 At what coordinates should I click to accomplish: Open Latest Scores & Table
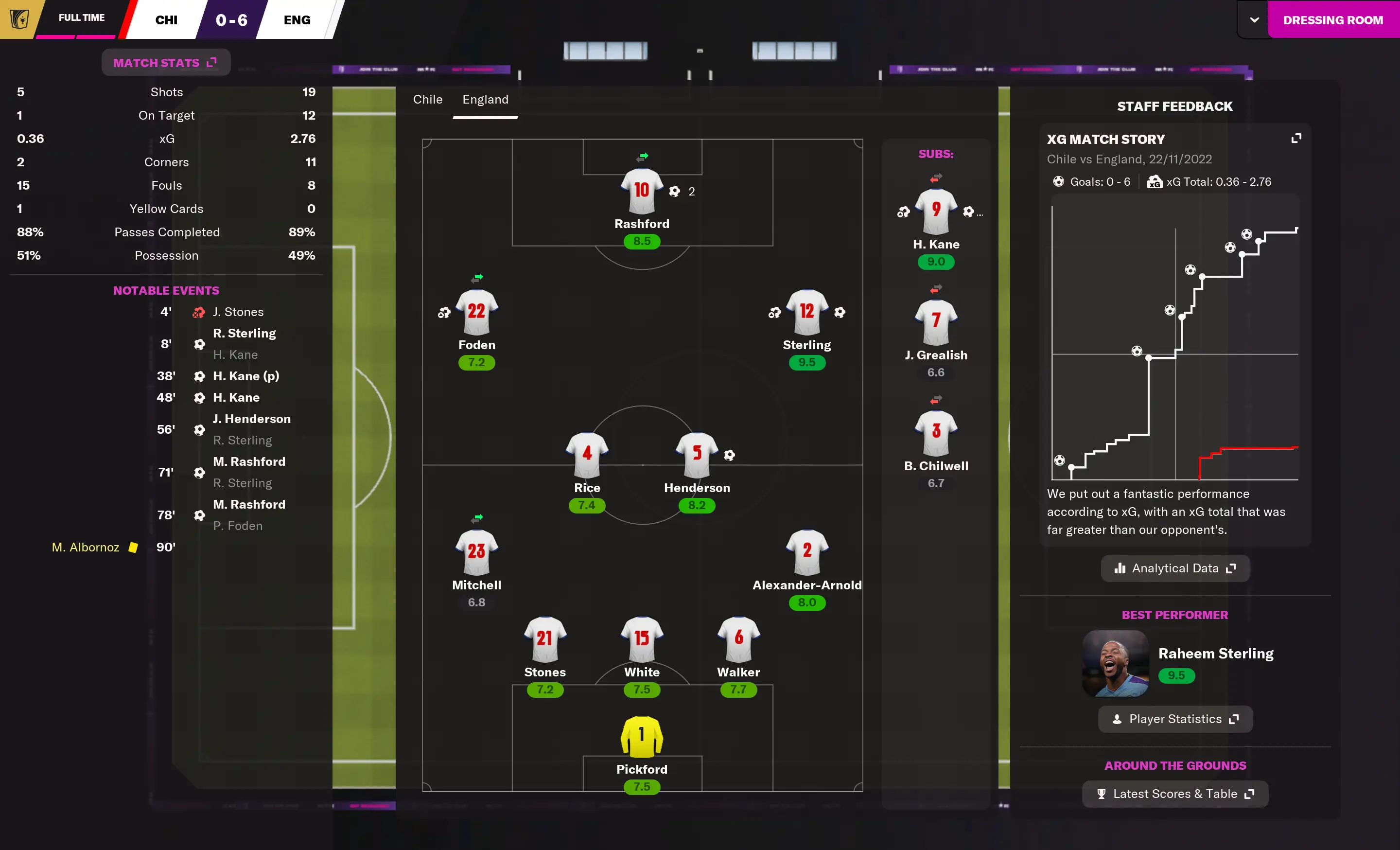1174,794
